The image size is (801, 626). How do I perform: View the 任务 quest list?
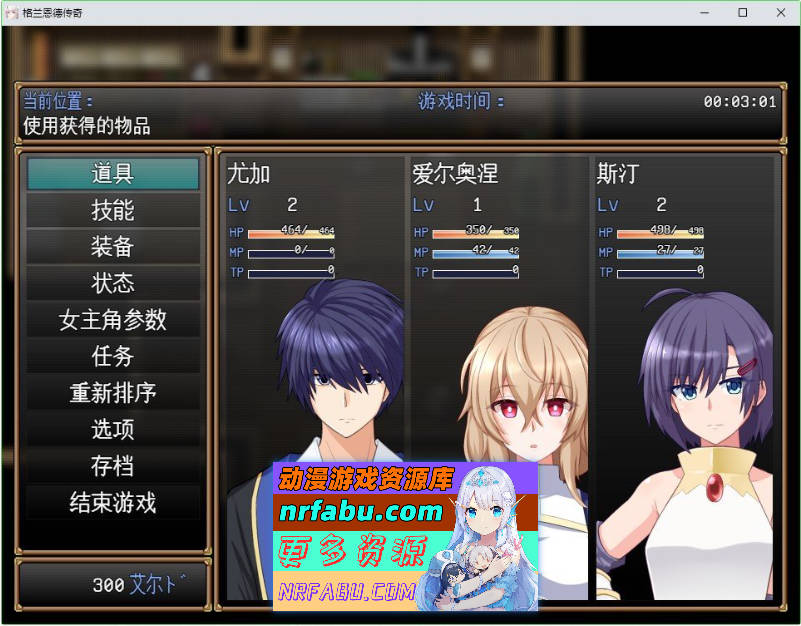tap(113, 356)
